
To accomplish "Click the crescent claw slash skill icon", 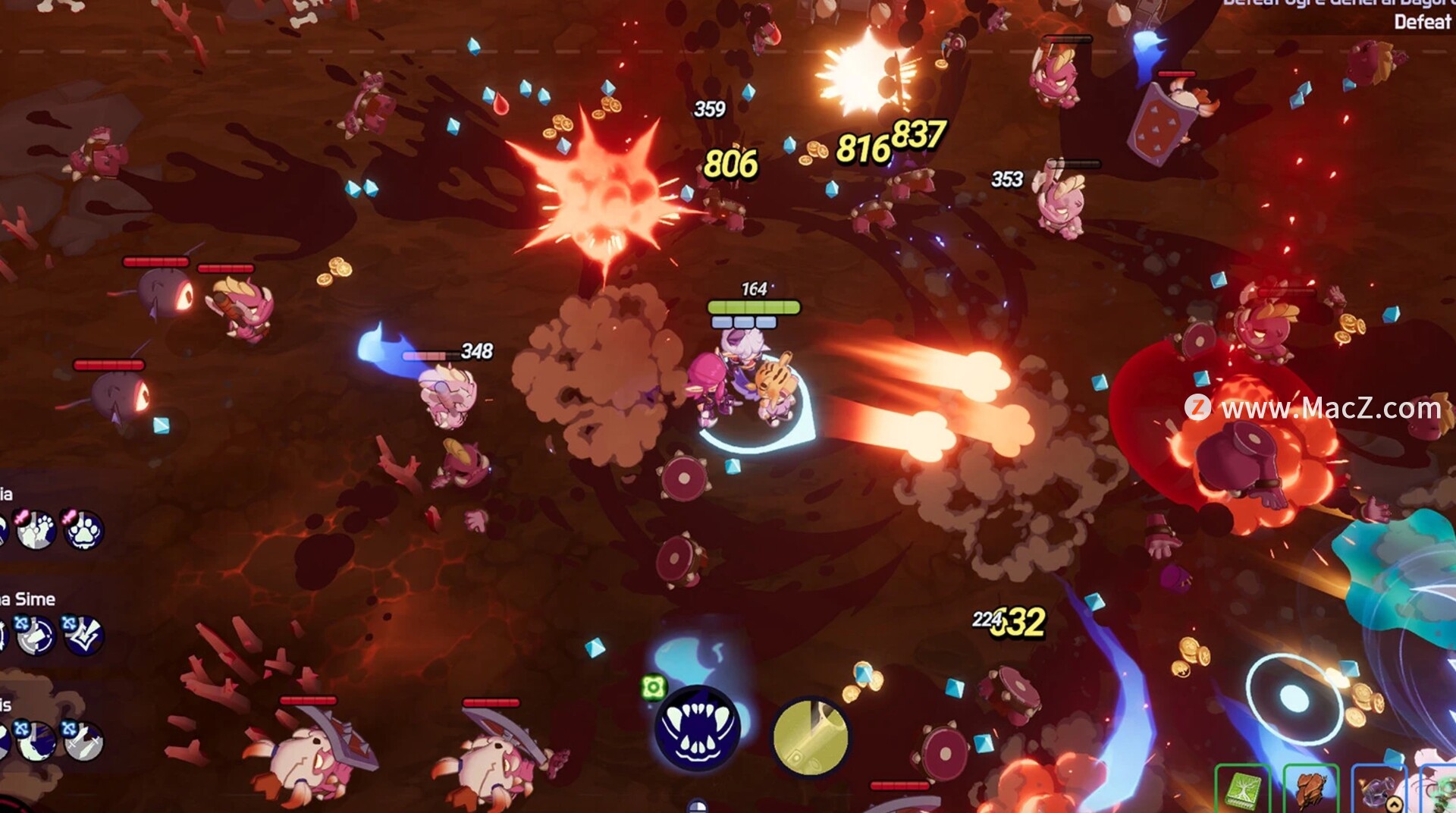I will coord(36,741).
